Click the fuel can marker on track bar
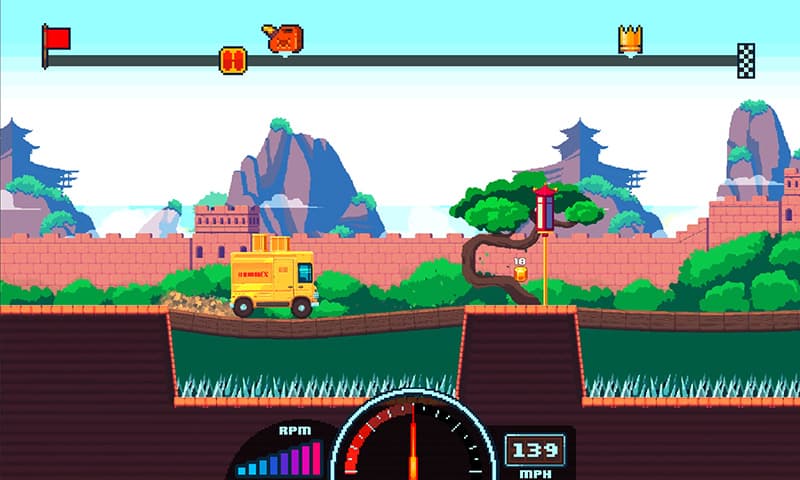800x480 pixels. 284,39
